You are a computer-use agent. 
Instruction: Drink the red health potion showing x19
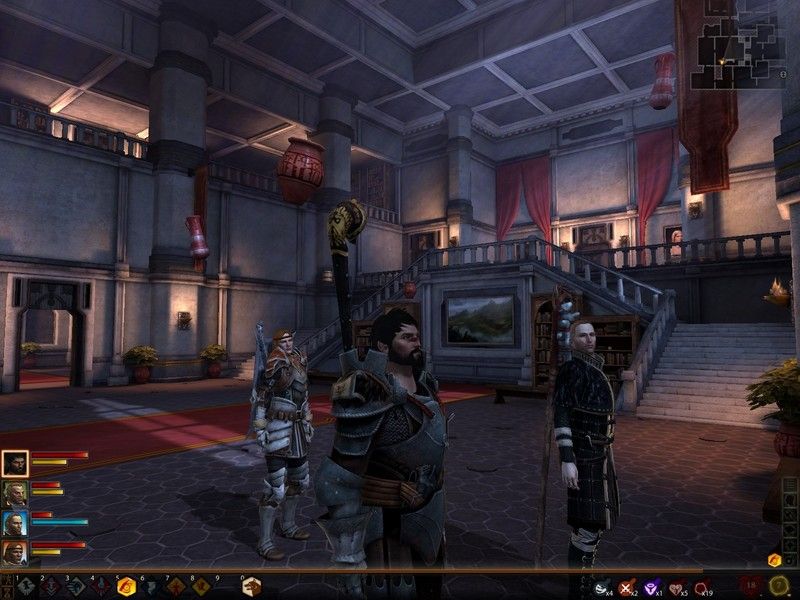pos(702,588)
